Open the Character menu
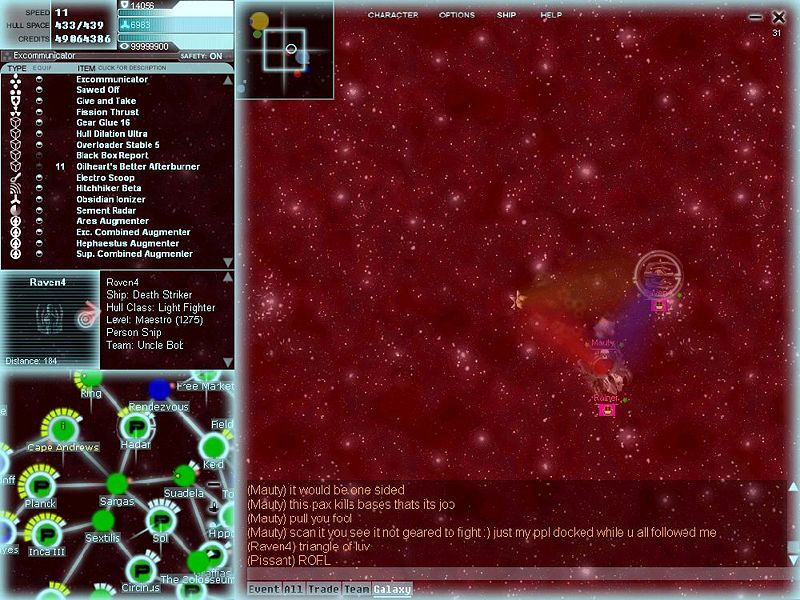 pyautogui.click(x=392, y=15)
